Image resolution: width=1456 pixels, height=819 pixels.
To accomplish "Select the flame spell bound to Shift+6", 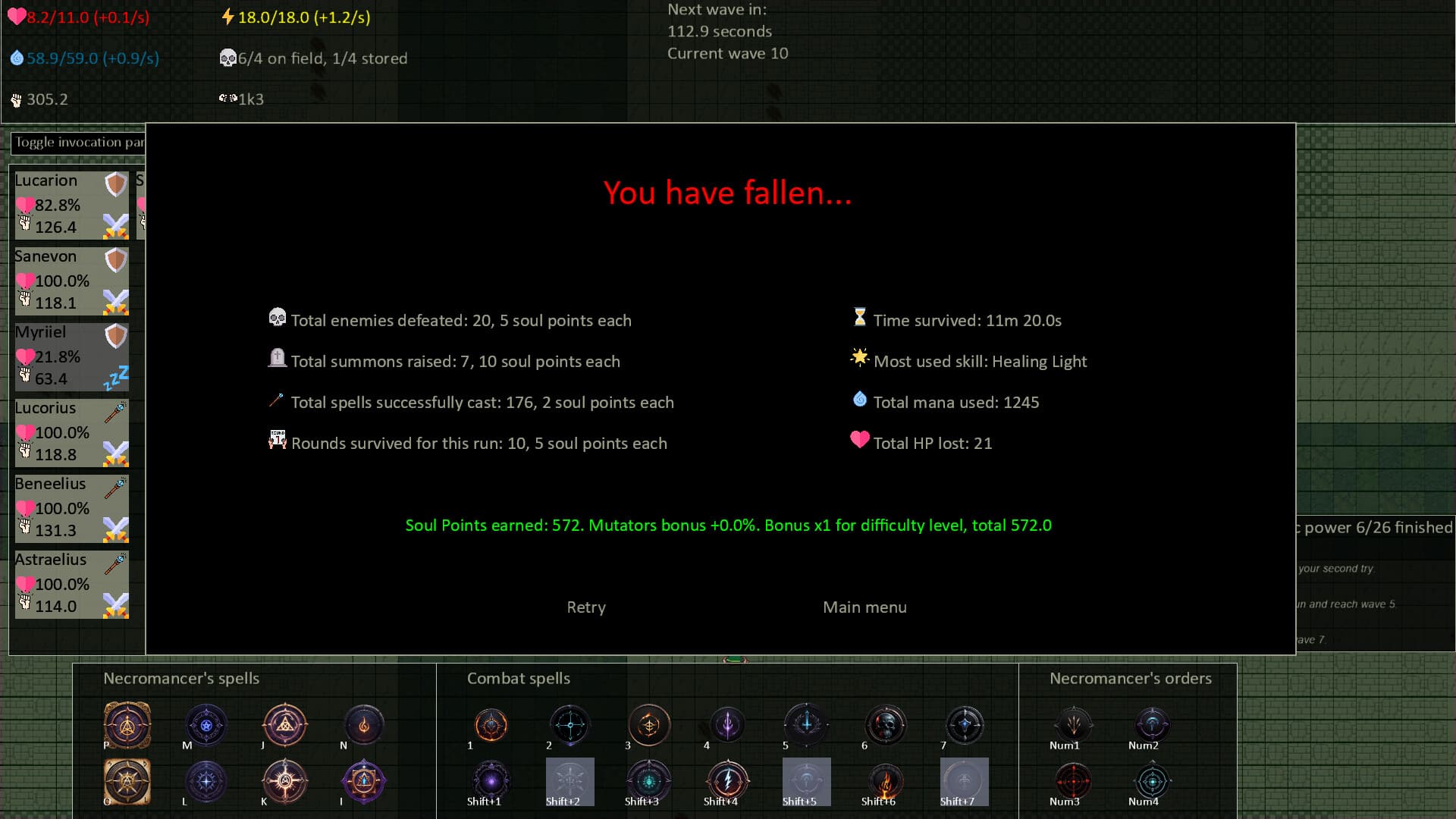I will pos(885,781).
